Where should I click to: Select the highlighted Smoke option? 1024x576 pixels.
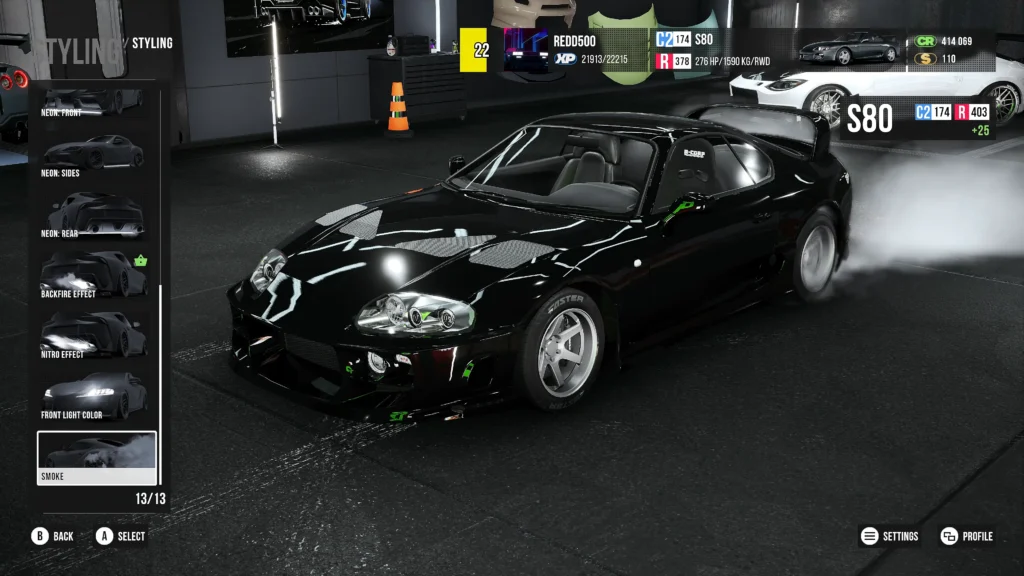[97, 456]
